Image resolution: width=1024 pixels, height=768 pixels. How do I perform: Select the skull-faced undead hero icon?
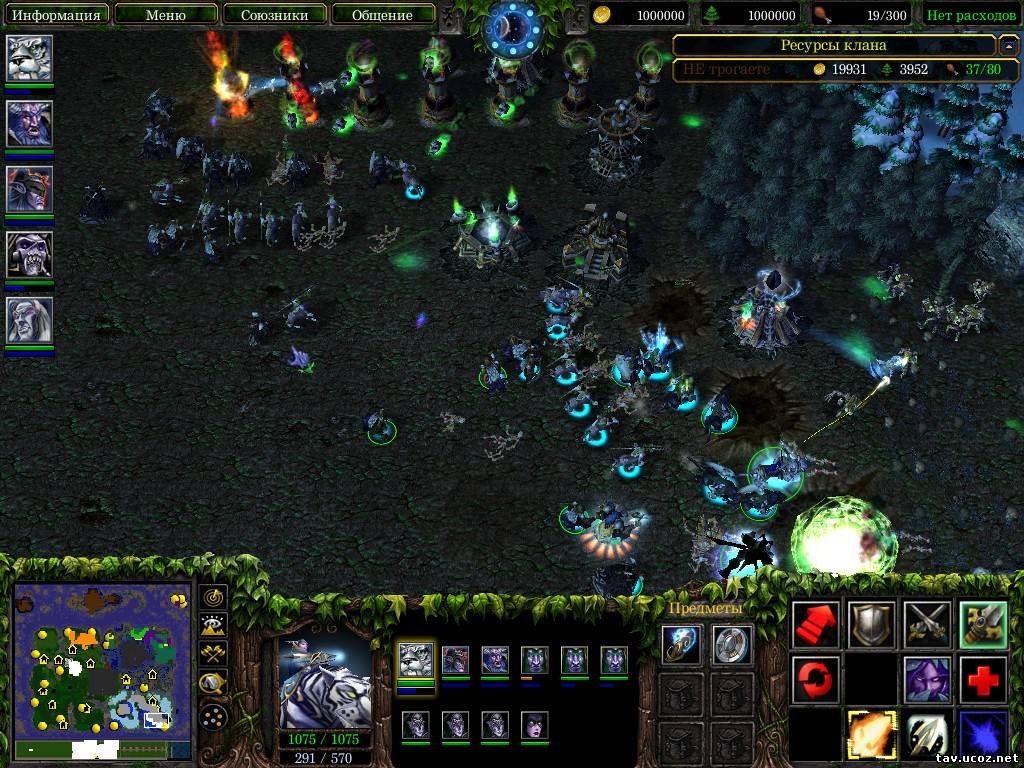click(29, 254)
